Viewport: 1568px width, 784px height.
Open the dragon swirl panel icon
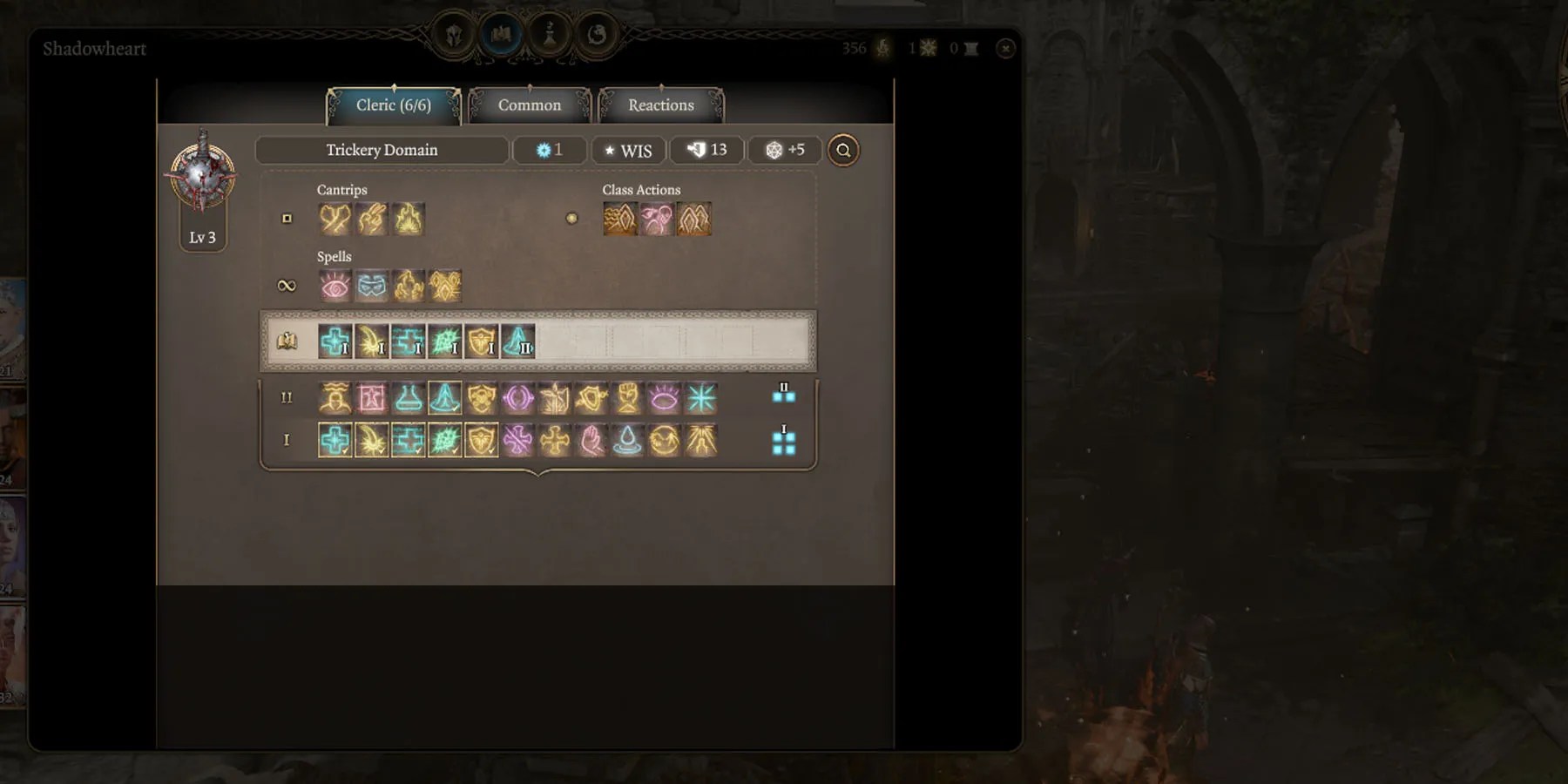click(597, 35)
